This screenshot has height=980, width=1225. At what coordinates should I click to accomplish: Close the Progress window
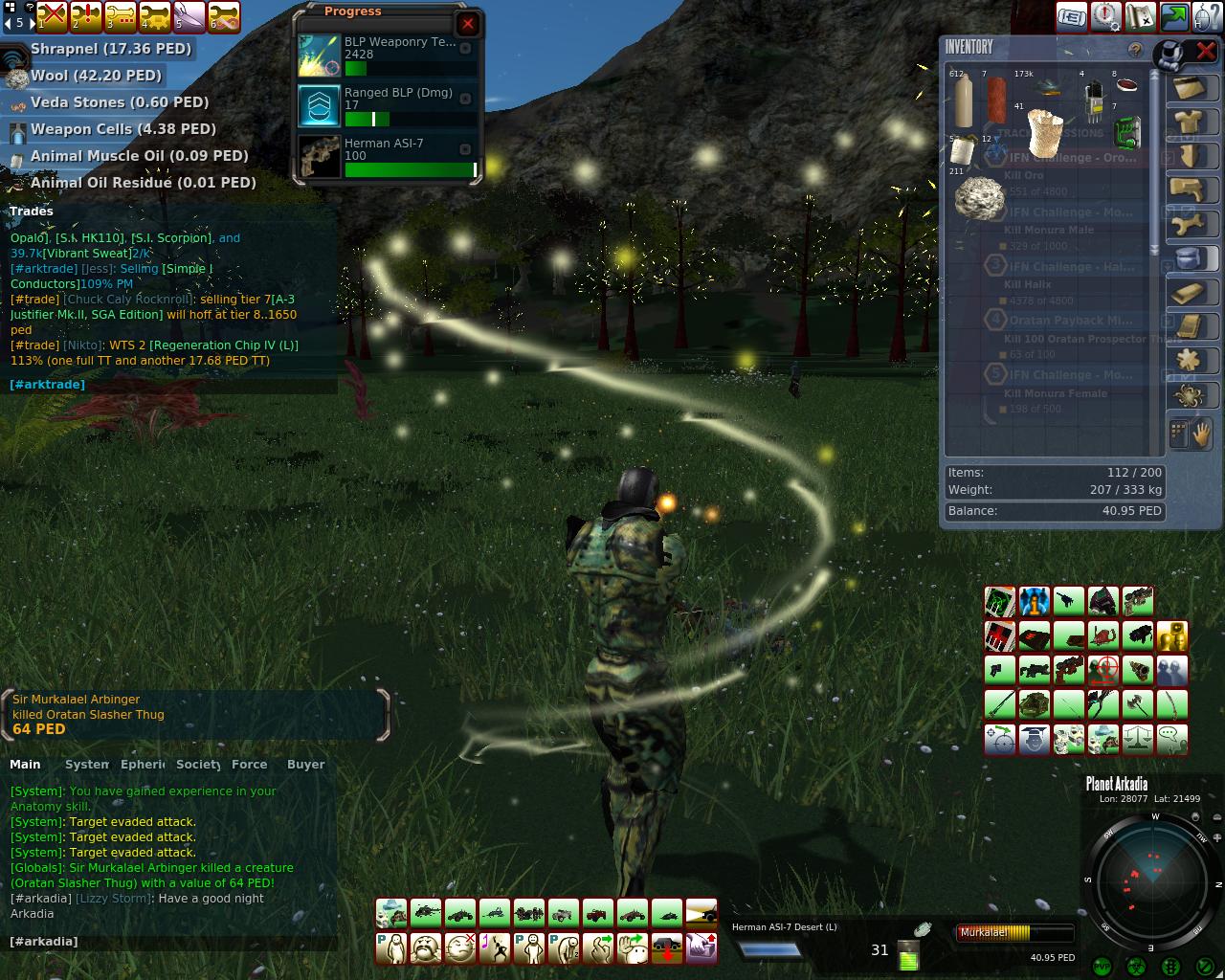tap(467, 24)
